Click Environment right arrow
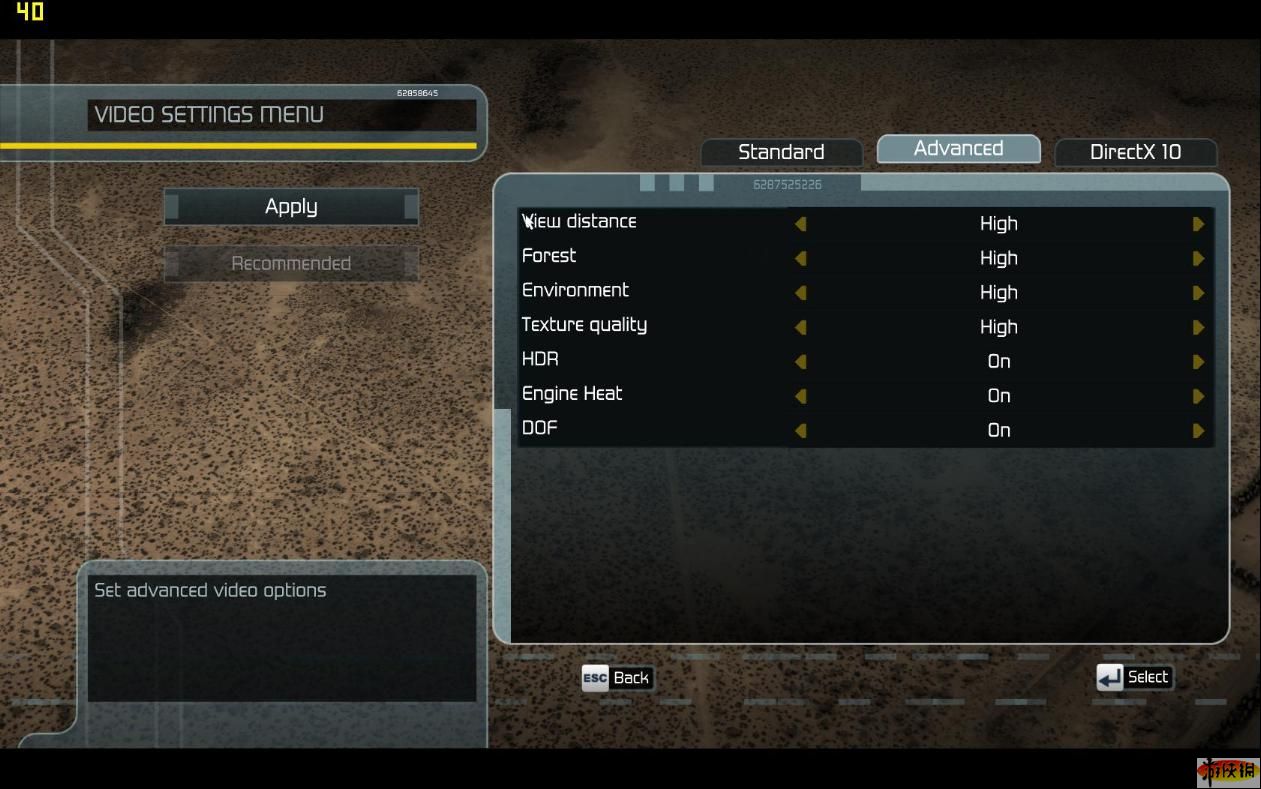This screenshot has width=1261, height=789. click(x=1198, y=293)
